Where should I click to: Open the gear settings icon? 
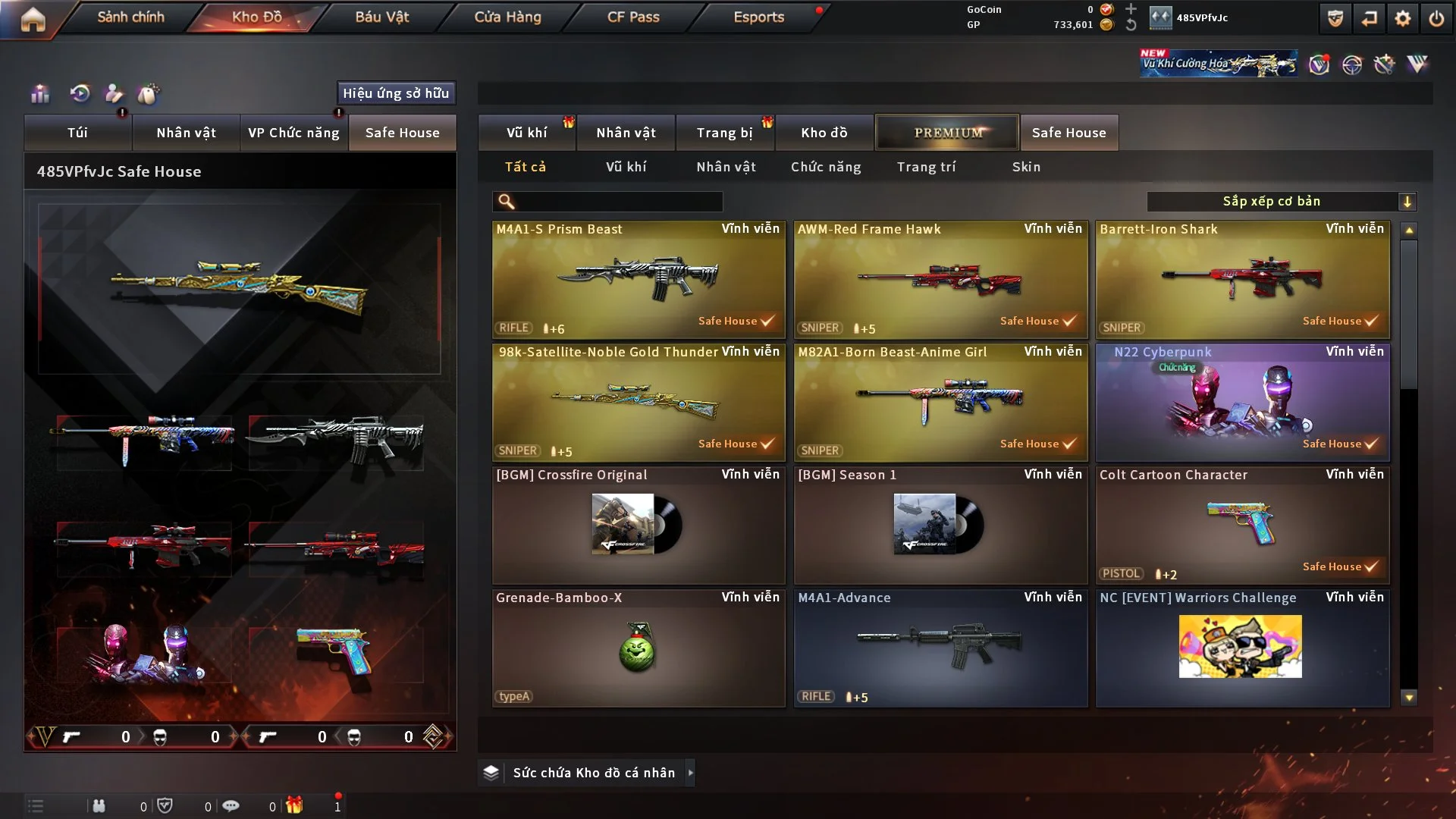pyautogui.click(x=1403, y=18)
